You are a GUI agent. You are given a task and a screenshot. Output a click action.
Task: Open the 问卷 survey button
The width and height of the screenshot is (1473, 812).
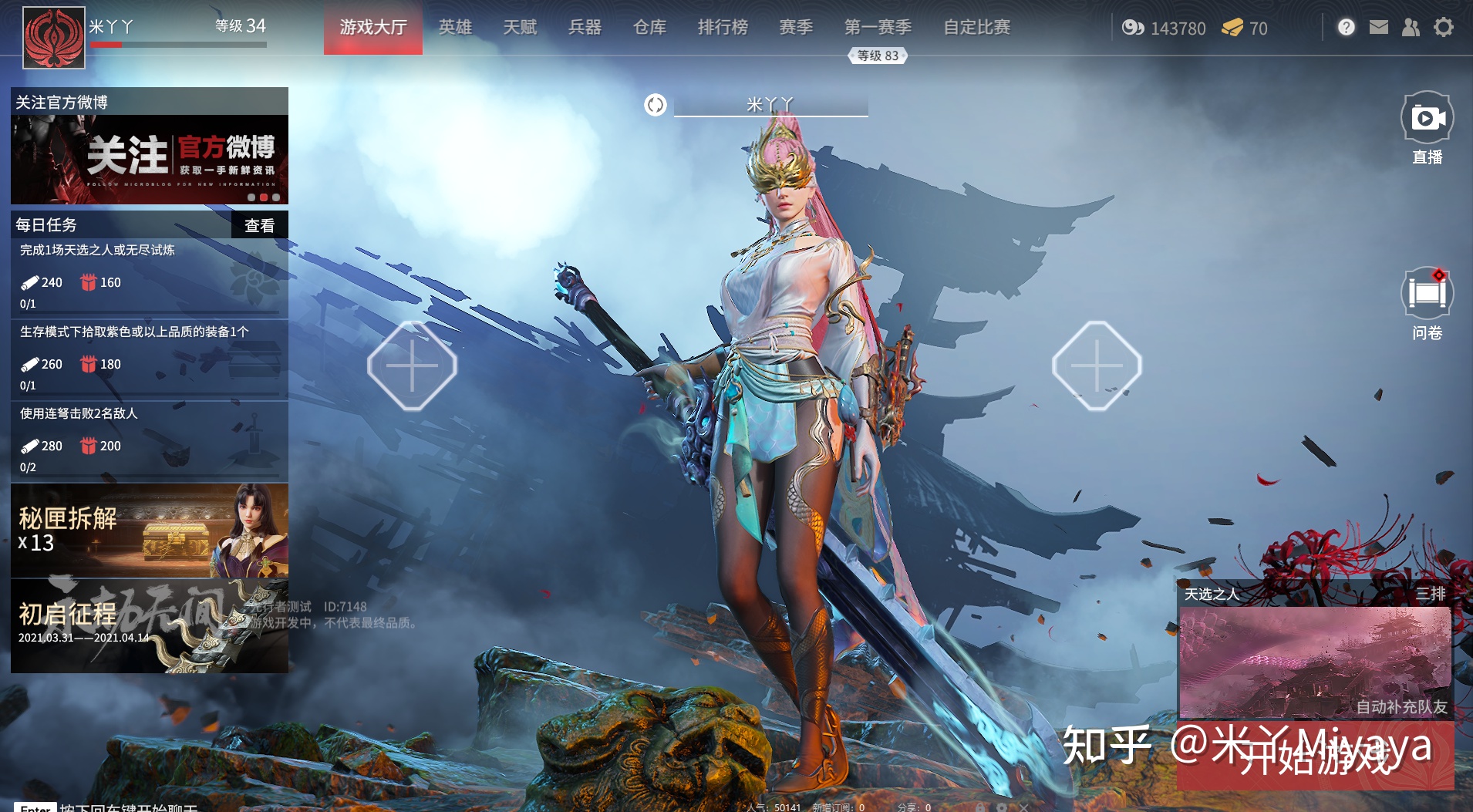click(1427, 303)
